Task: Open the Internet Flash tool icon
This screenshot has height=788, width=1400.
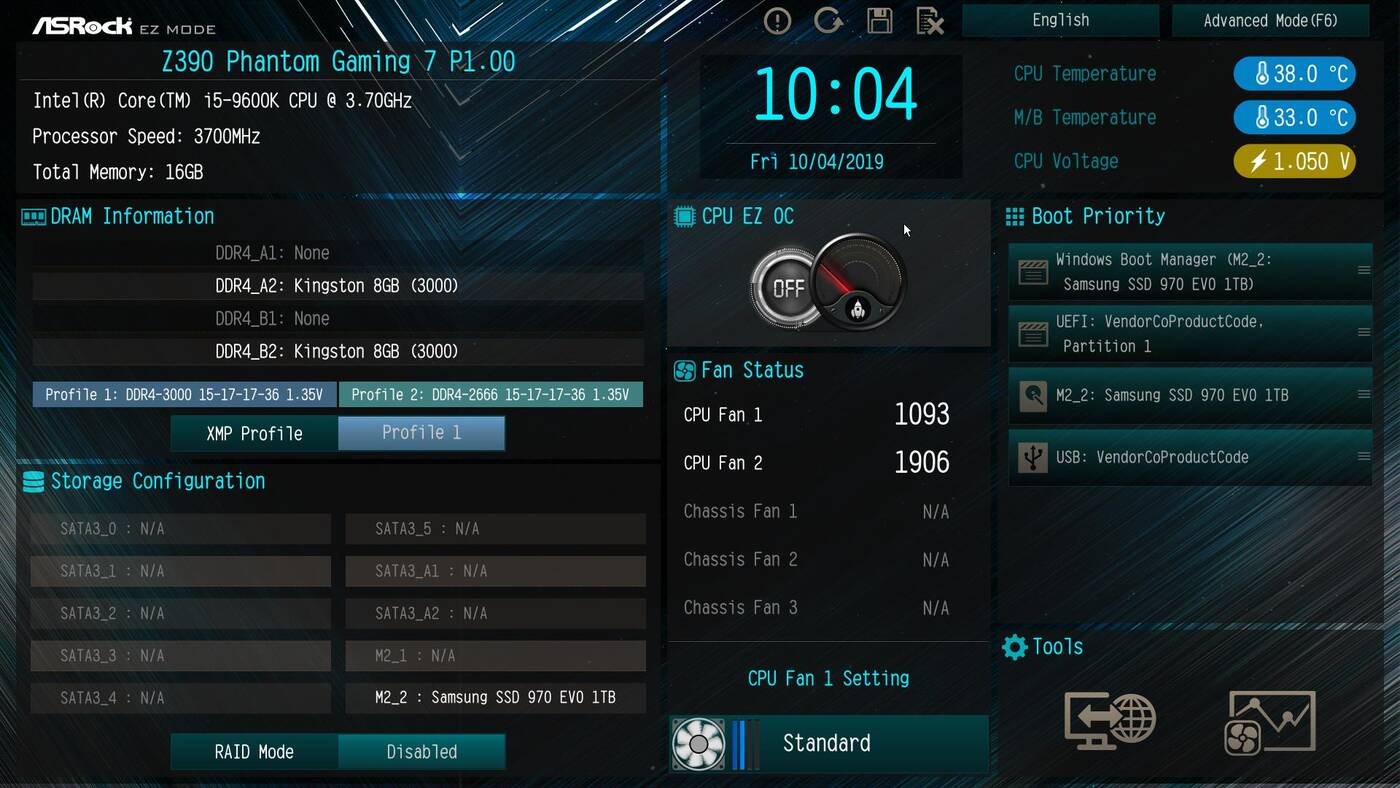Action: click(1110, 720)
